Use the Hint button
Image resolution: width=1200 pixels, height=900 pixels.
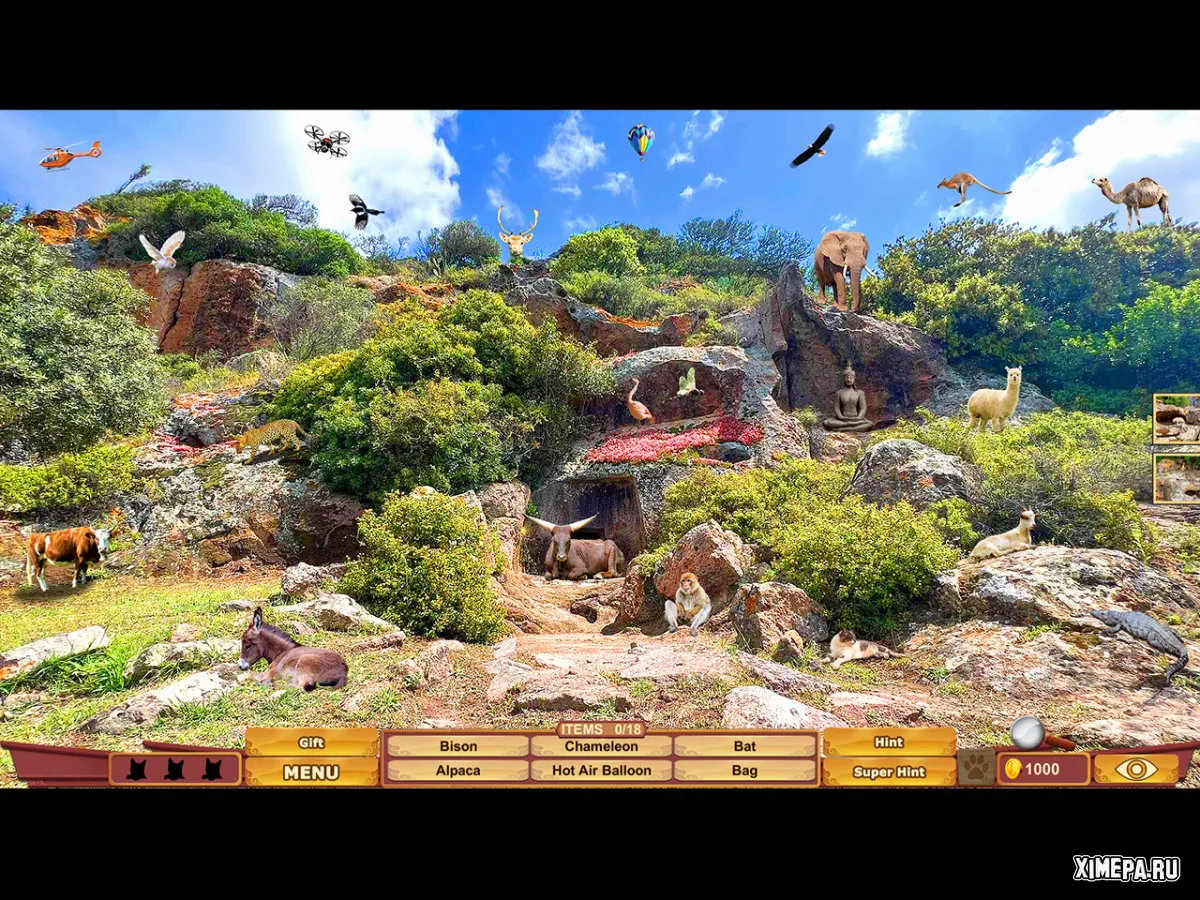tap(889, 742)
